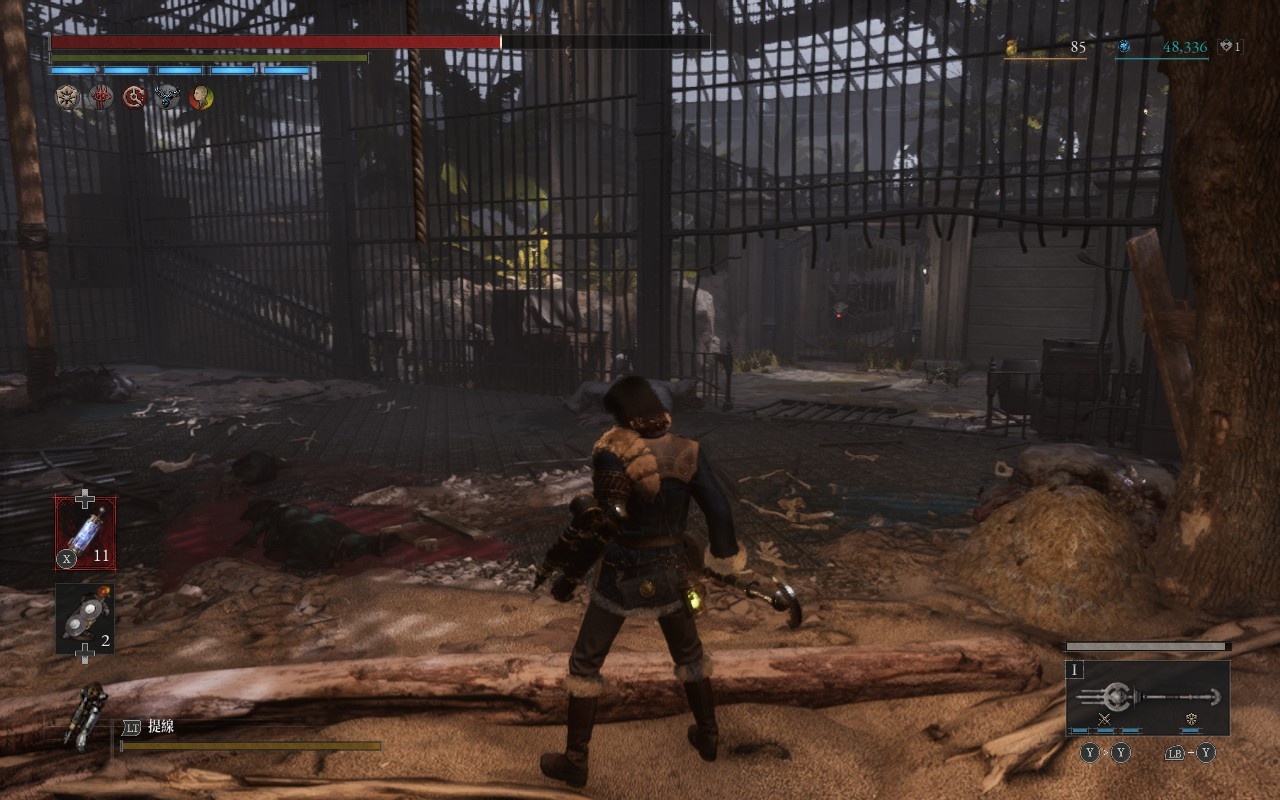The width and height of the screenshot is (1280, 800).
Task: Click the blue antlered stag status icon
Action: pos(167,97)
